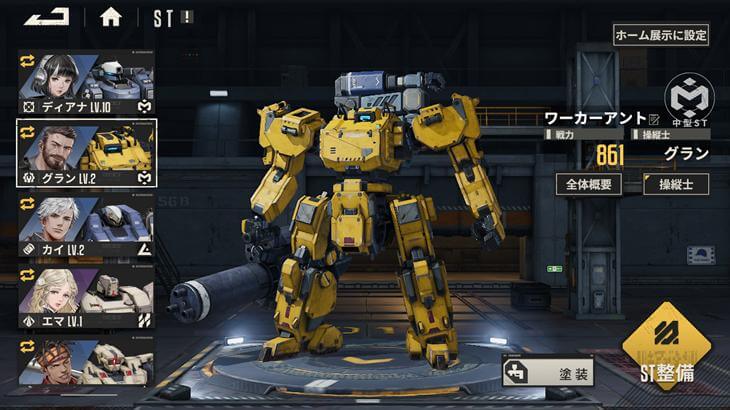
Task: Set this mech as the home display
Action: (x=660, y=35)
